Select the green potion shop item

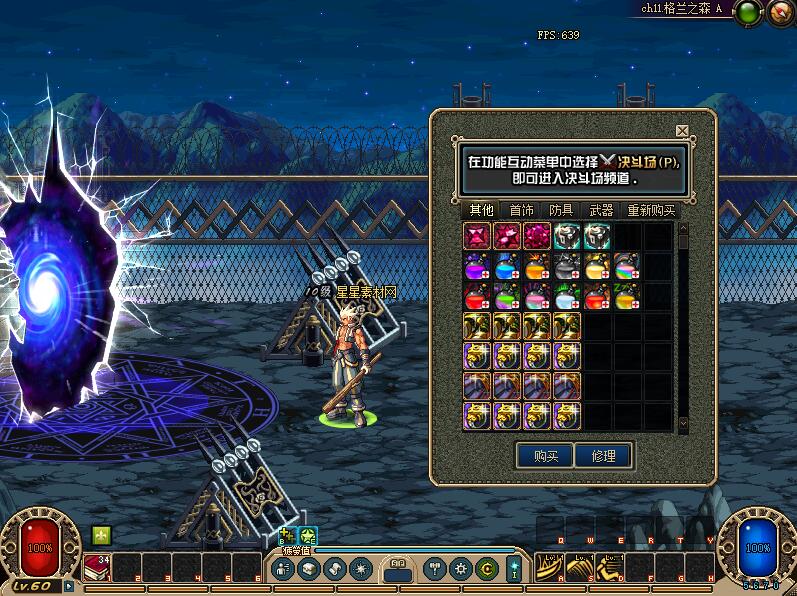coord(507,297)
